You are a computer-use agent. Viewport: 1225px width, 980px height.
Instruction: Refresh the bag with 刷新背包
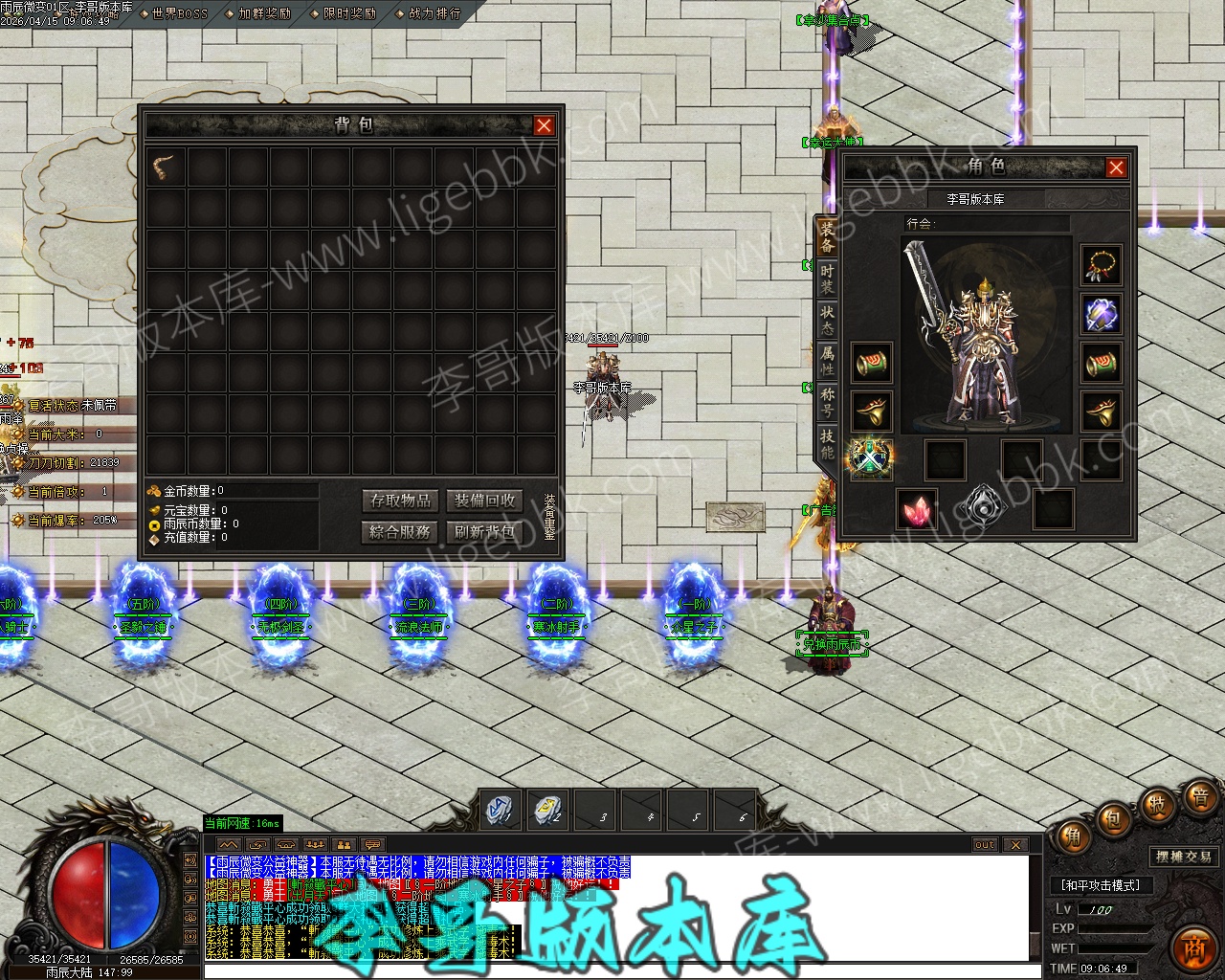tap(485, 532)
